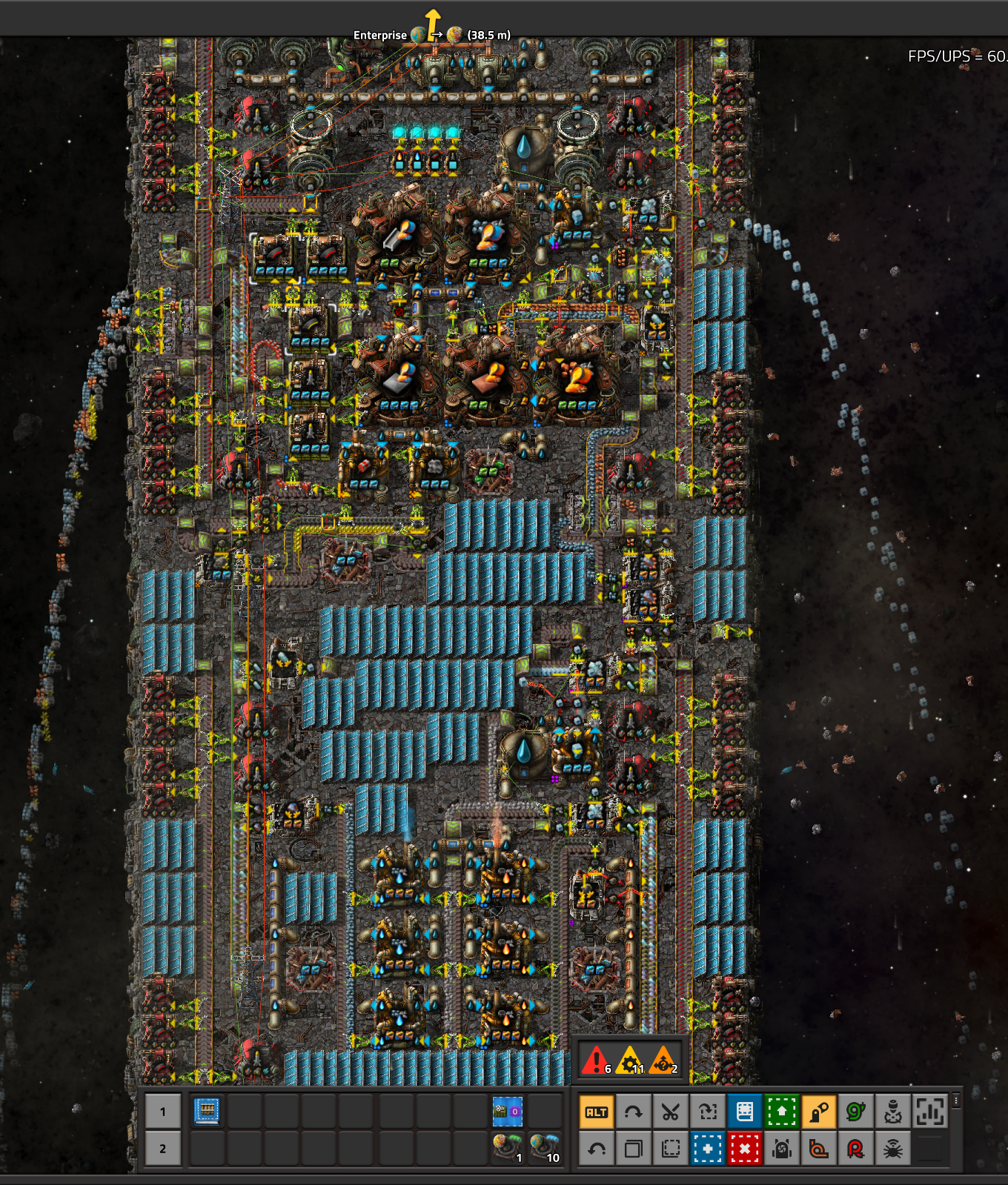Select the deconstruction planner red X shortcut
This screenshot has width=1008, height=1185.
click(744, 1149)
